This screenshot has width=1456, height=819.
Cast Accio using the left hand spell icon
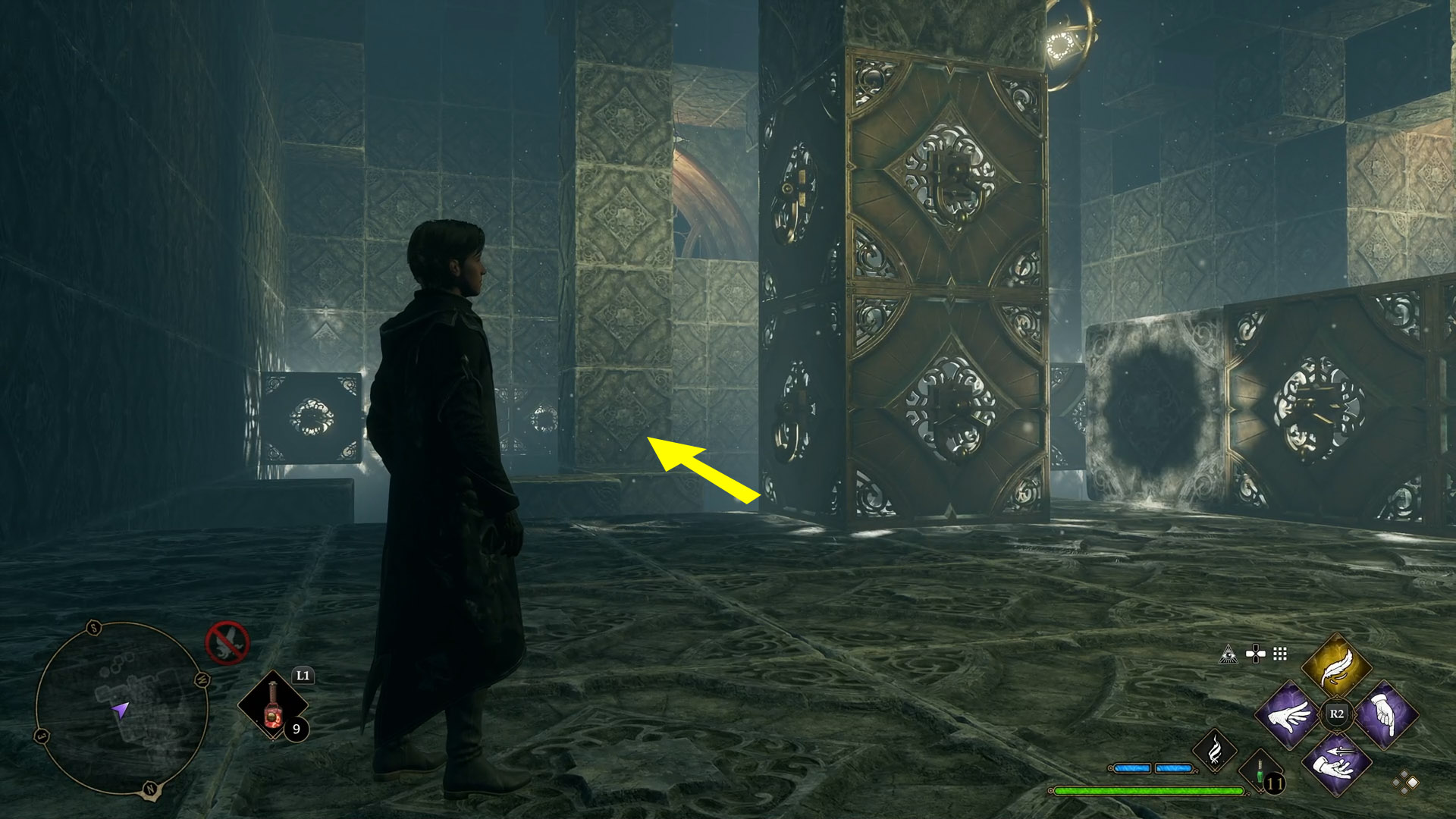[1288, 717]
